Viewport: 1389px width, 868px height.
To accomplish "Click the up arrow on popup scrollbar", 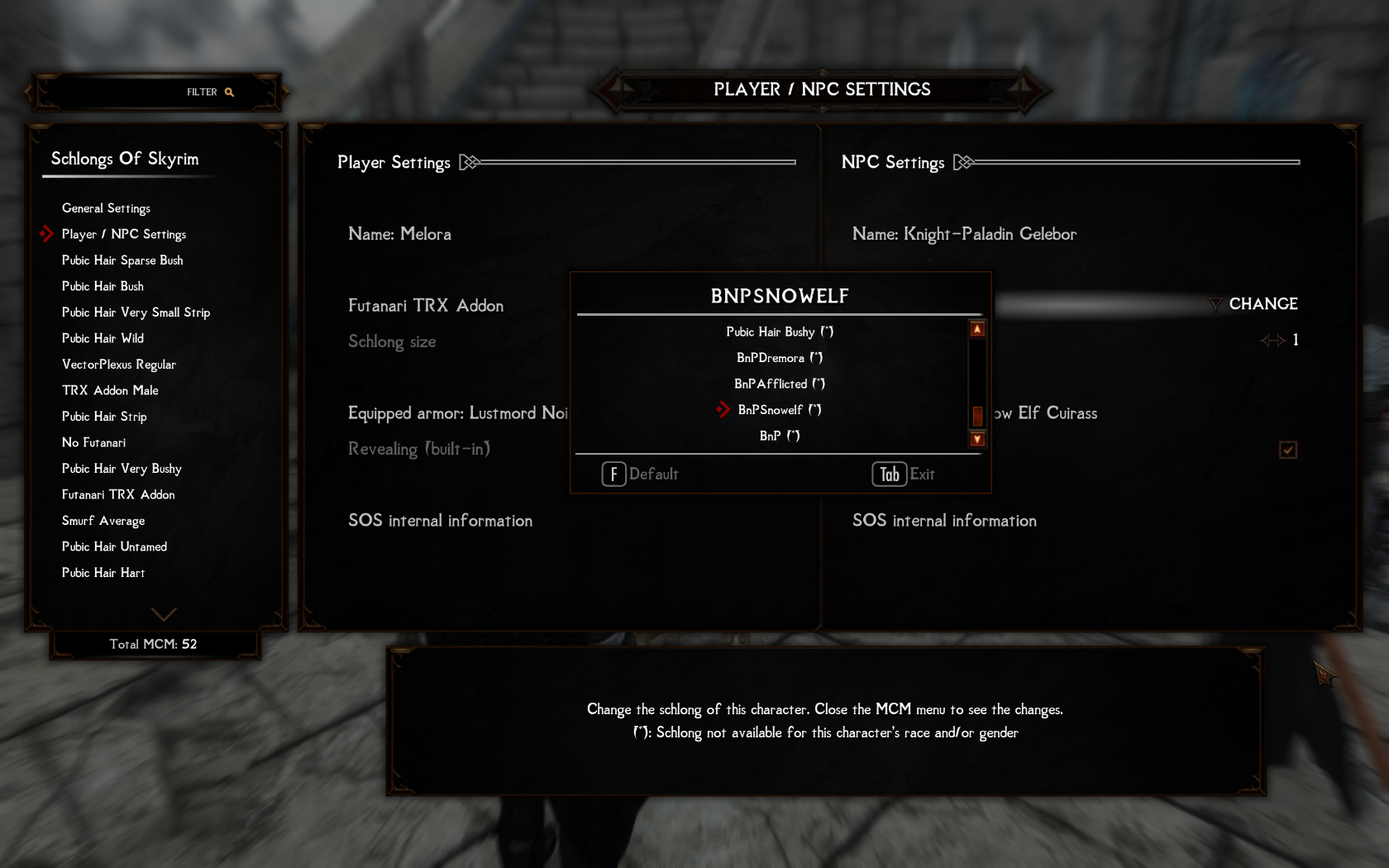I will 977,328.
